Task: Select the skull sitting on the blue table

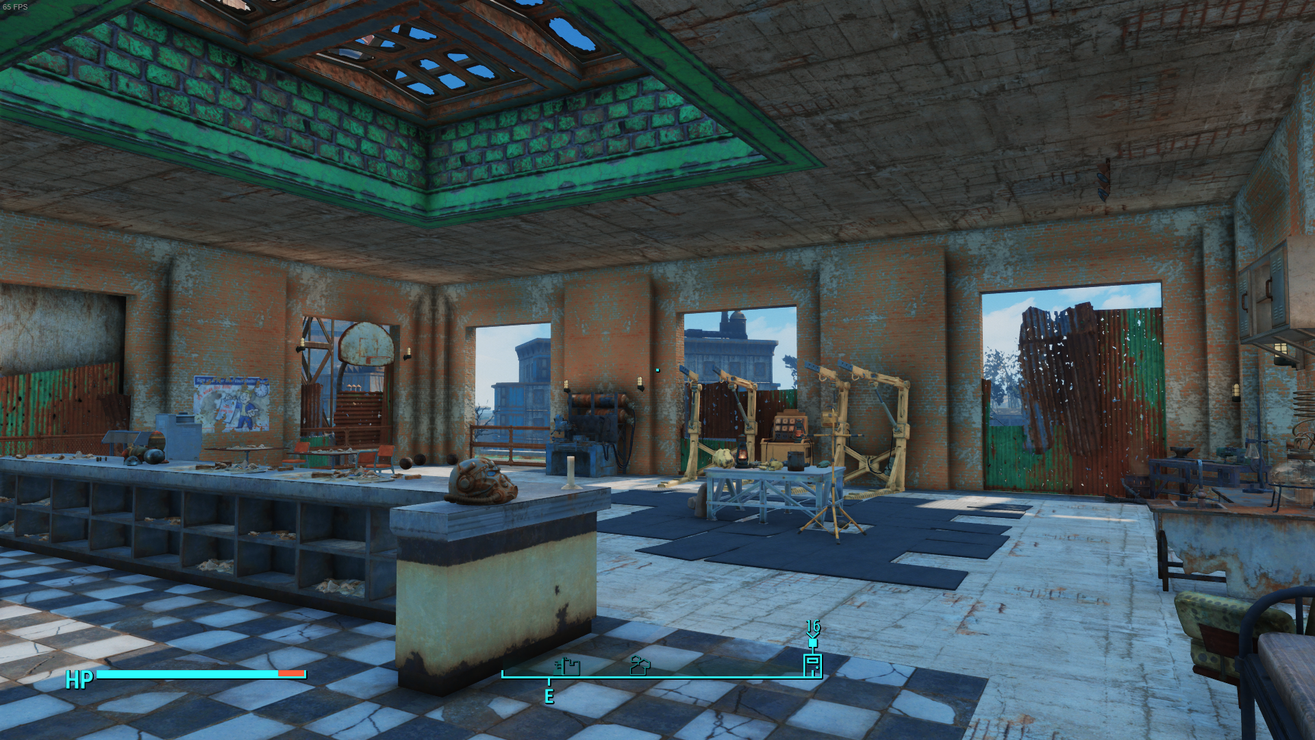Action: click(x=723, y=460)
